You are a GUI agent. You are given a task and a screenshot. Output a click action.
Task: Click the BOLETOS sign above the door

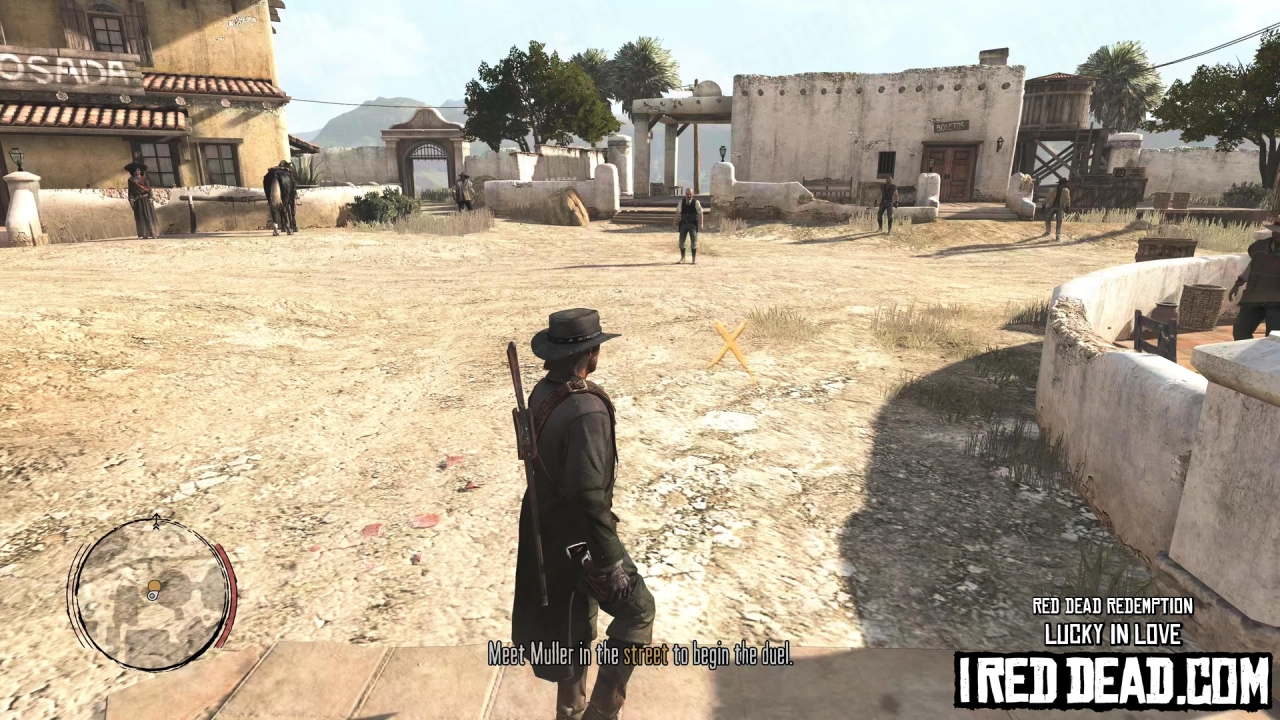click(x=950, y=125)
